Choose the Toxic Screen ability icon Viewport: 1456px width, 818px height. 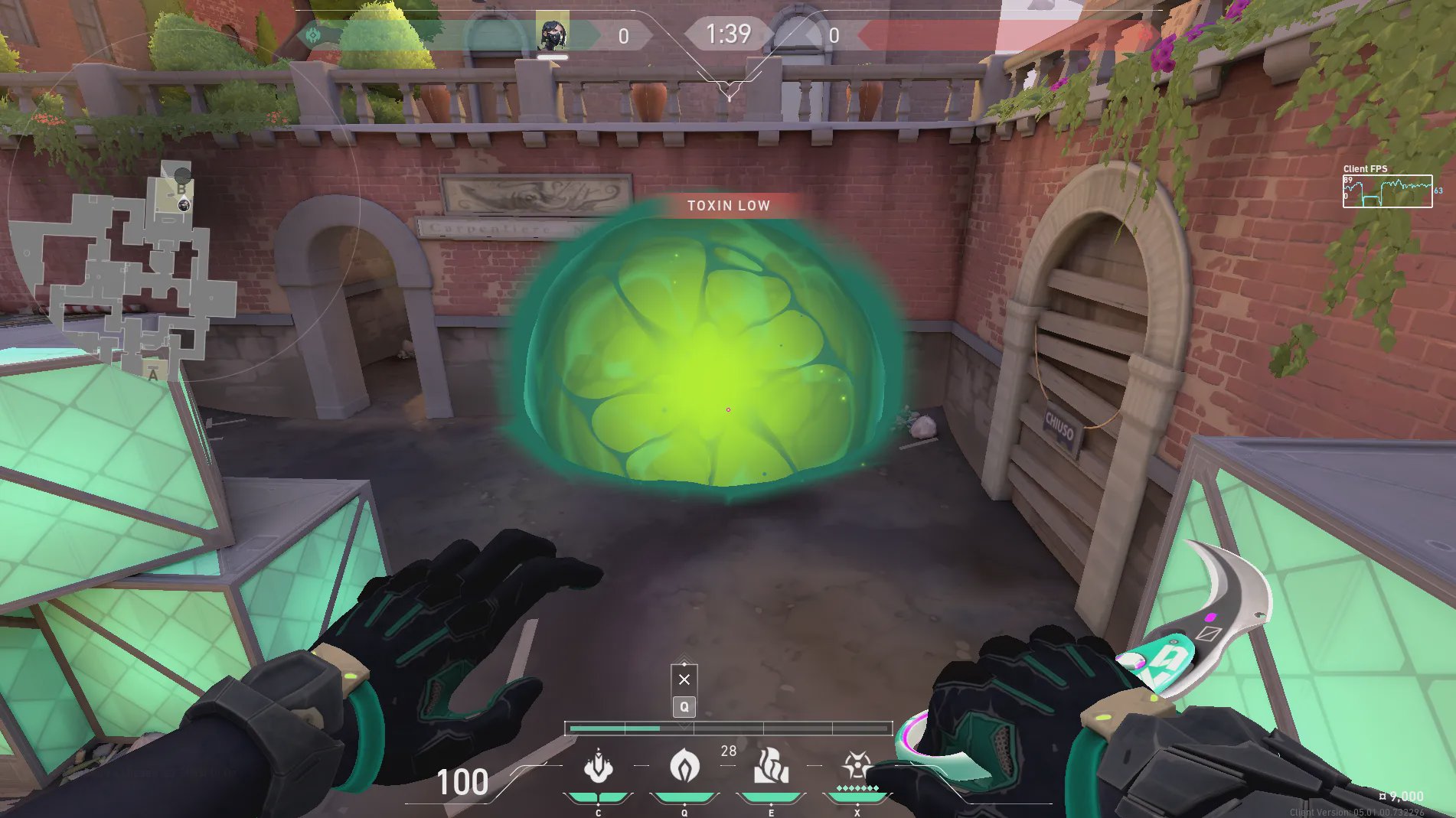click(771, 767)
